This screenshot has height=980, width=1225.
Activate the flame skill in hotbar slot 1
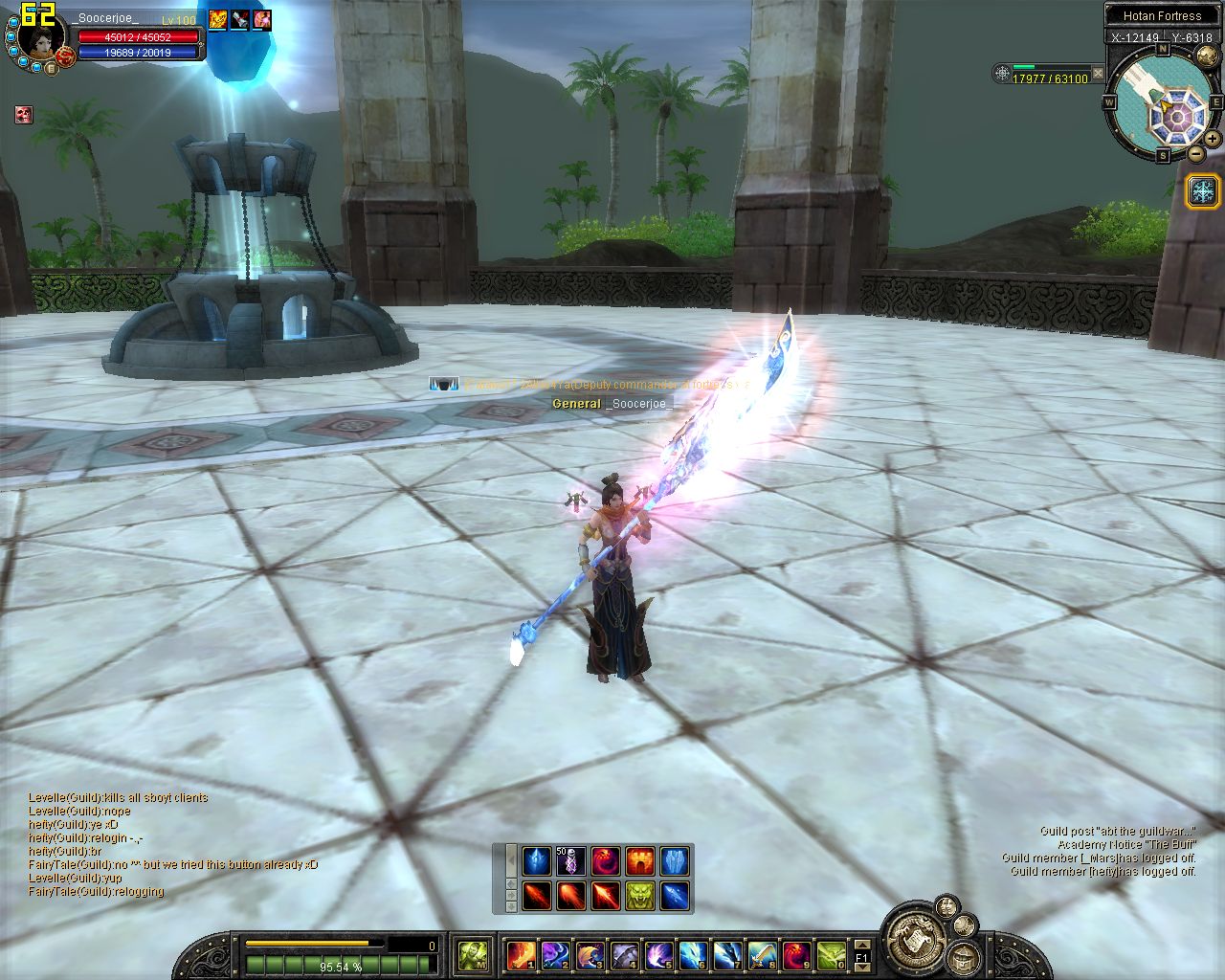pyautogui.click(x=521, y=953)
